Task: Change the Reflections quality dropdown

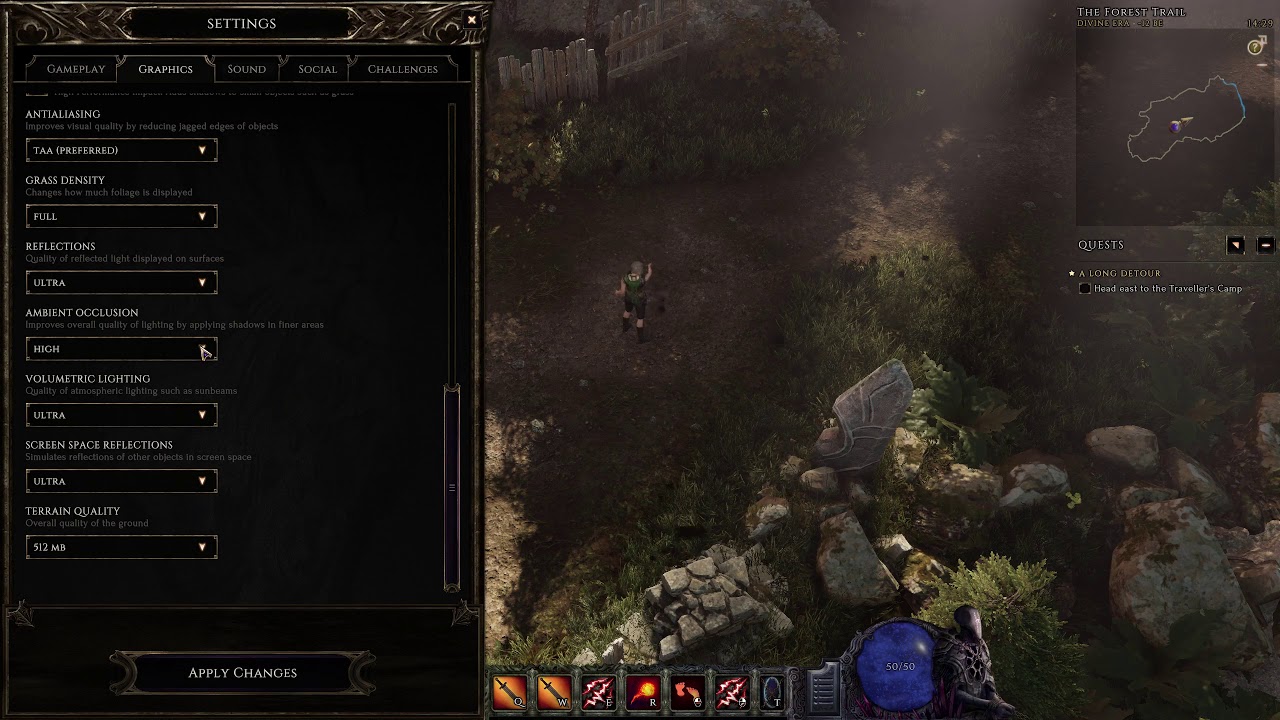Action: 121,282
